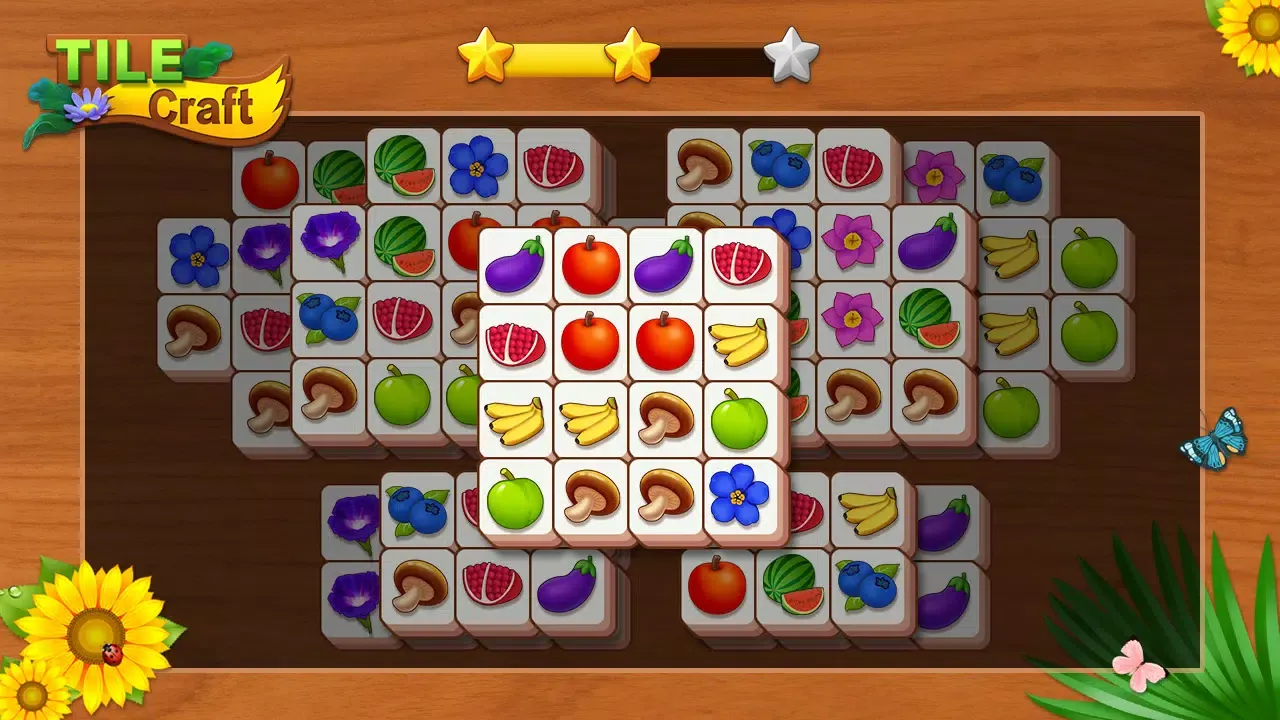Select the pink flower tile near top right

934,178
